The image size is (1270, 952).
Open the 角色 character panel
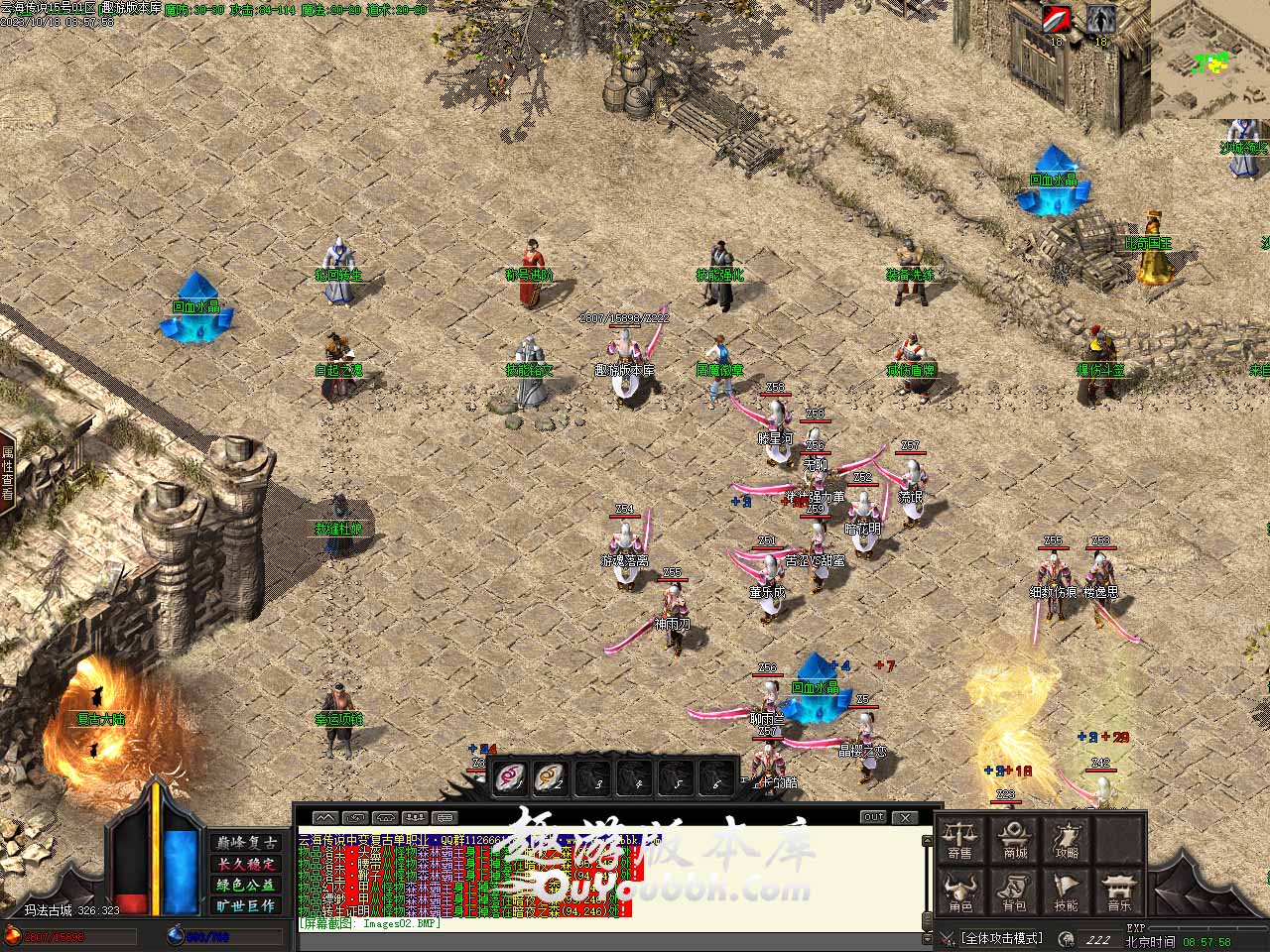coord(959,892)
